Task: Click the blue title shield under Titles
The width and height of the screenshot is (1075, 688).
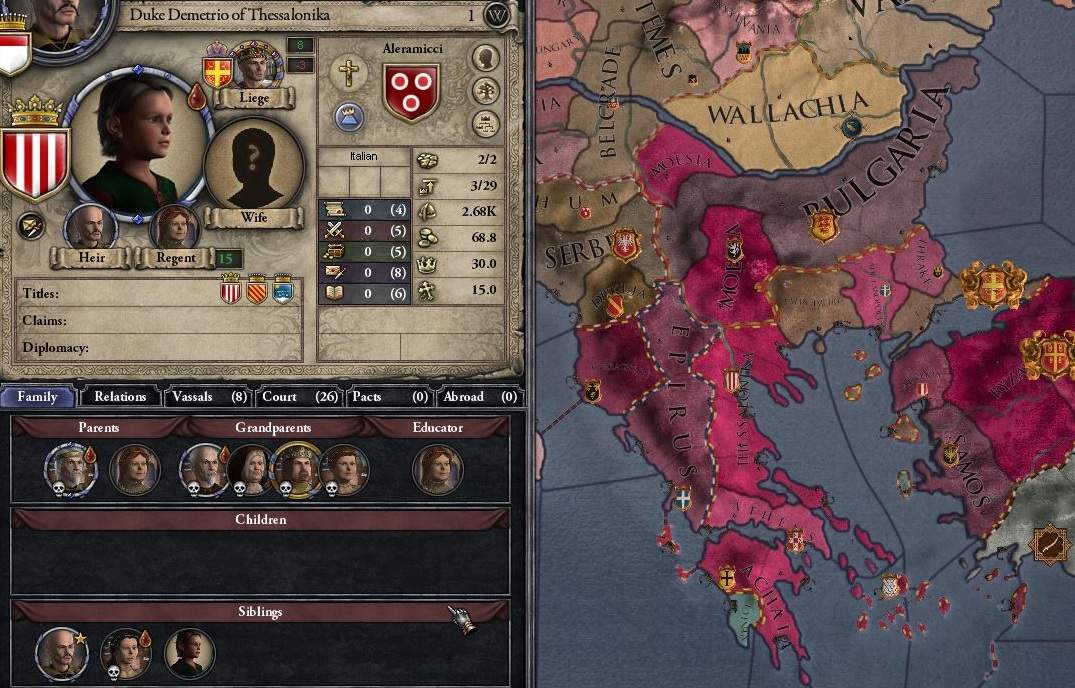Action: [283, 291]
